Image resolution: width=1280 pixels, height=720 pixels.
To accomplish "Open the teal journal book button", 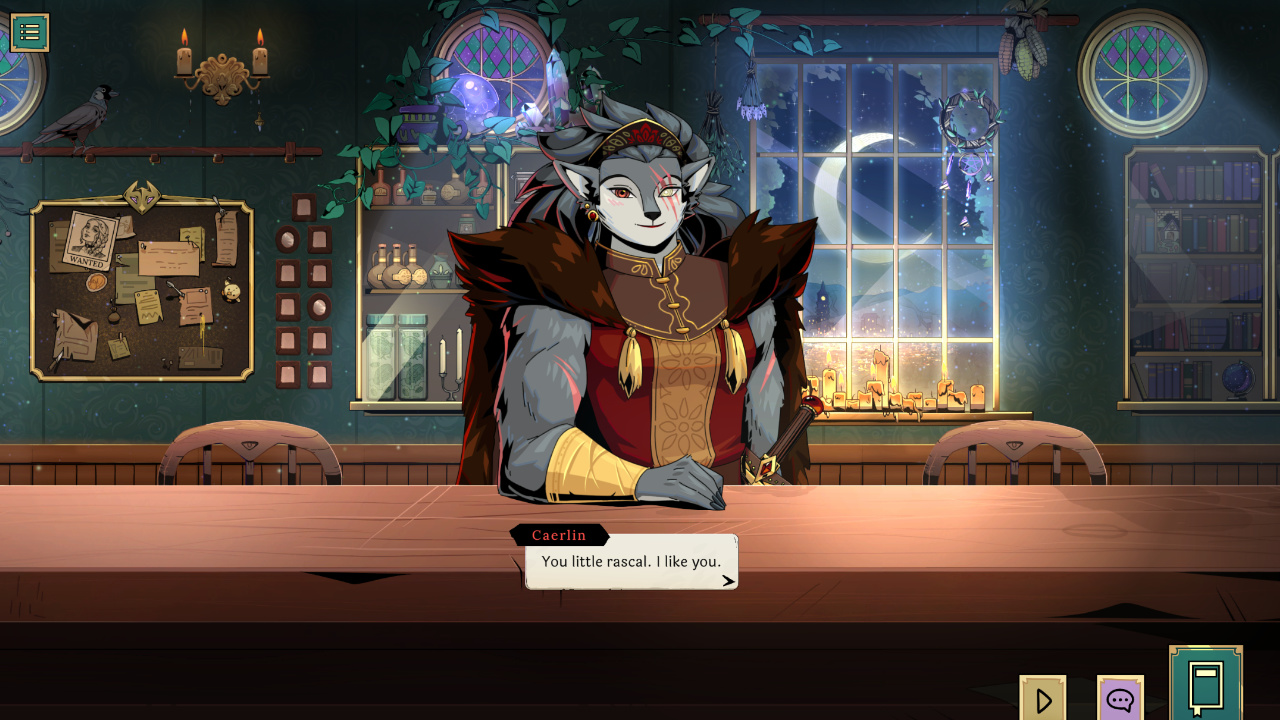I will tap(1206, 685).
